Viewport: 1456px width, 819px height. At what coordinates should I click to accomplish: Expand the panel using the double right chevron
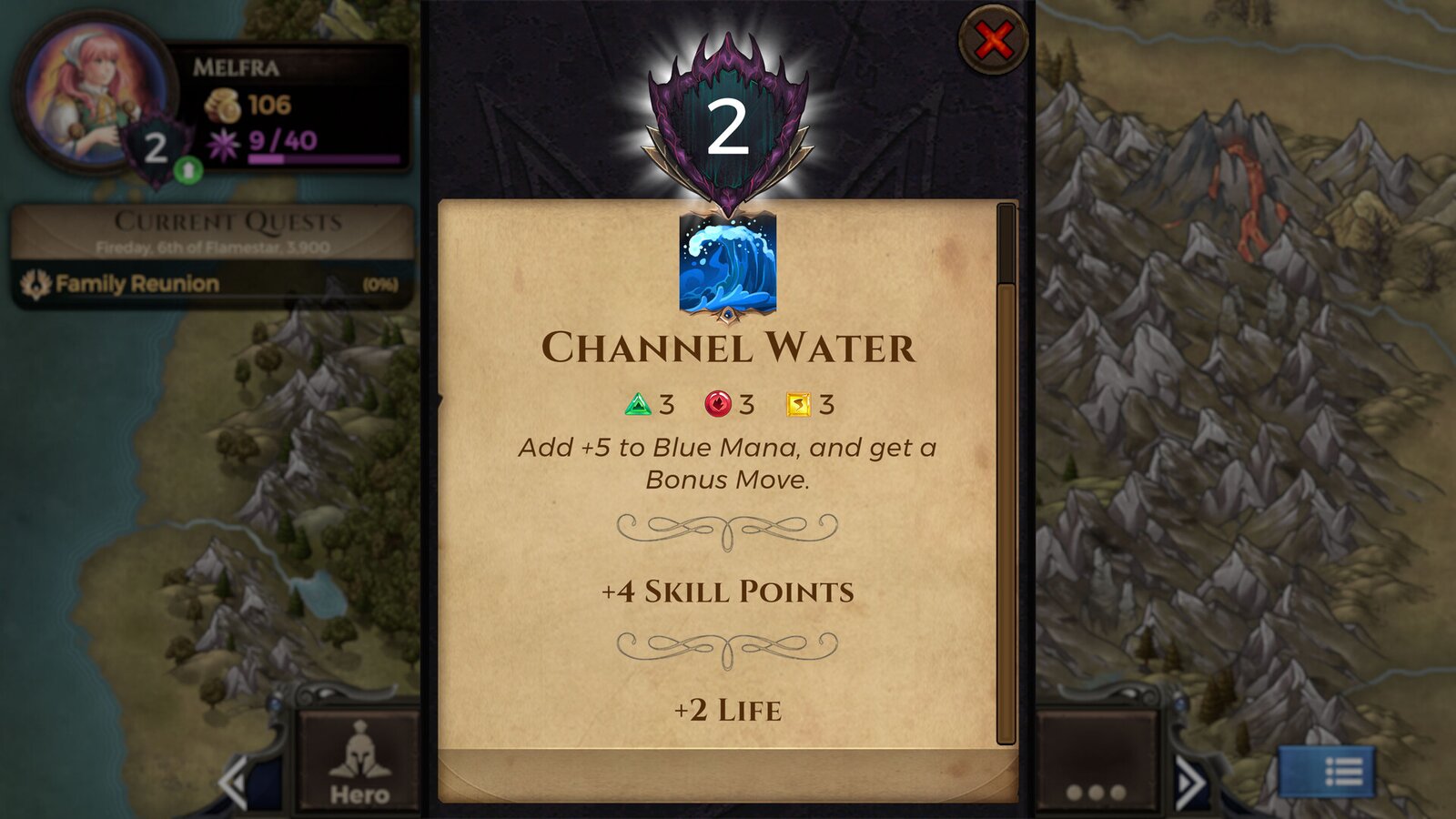click(x=1190, y=780)
